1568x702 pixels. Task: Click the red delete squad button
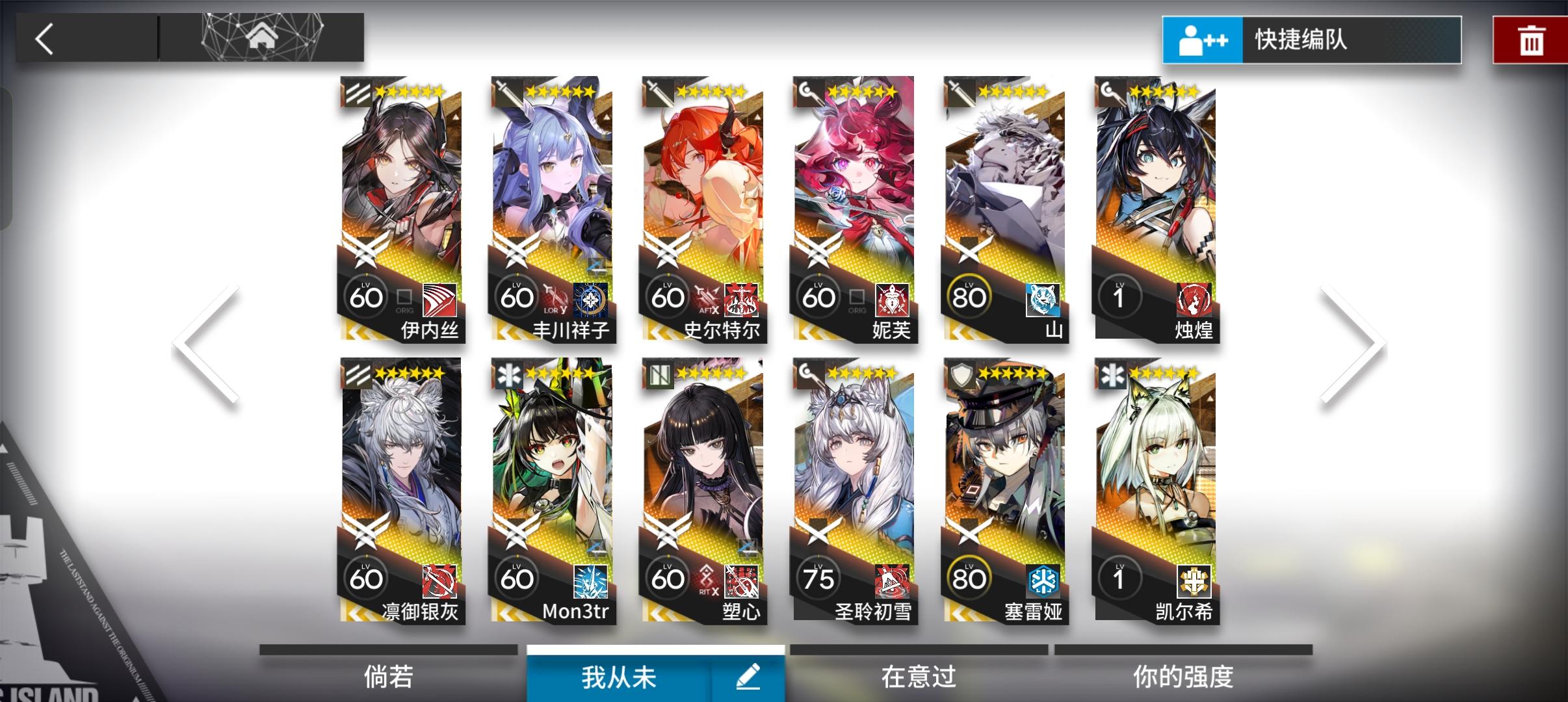coord(1531,39)
